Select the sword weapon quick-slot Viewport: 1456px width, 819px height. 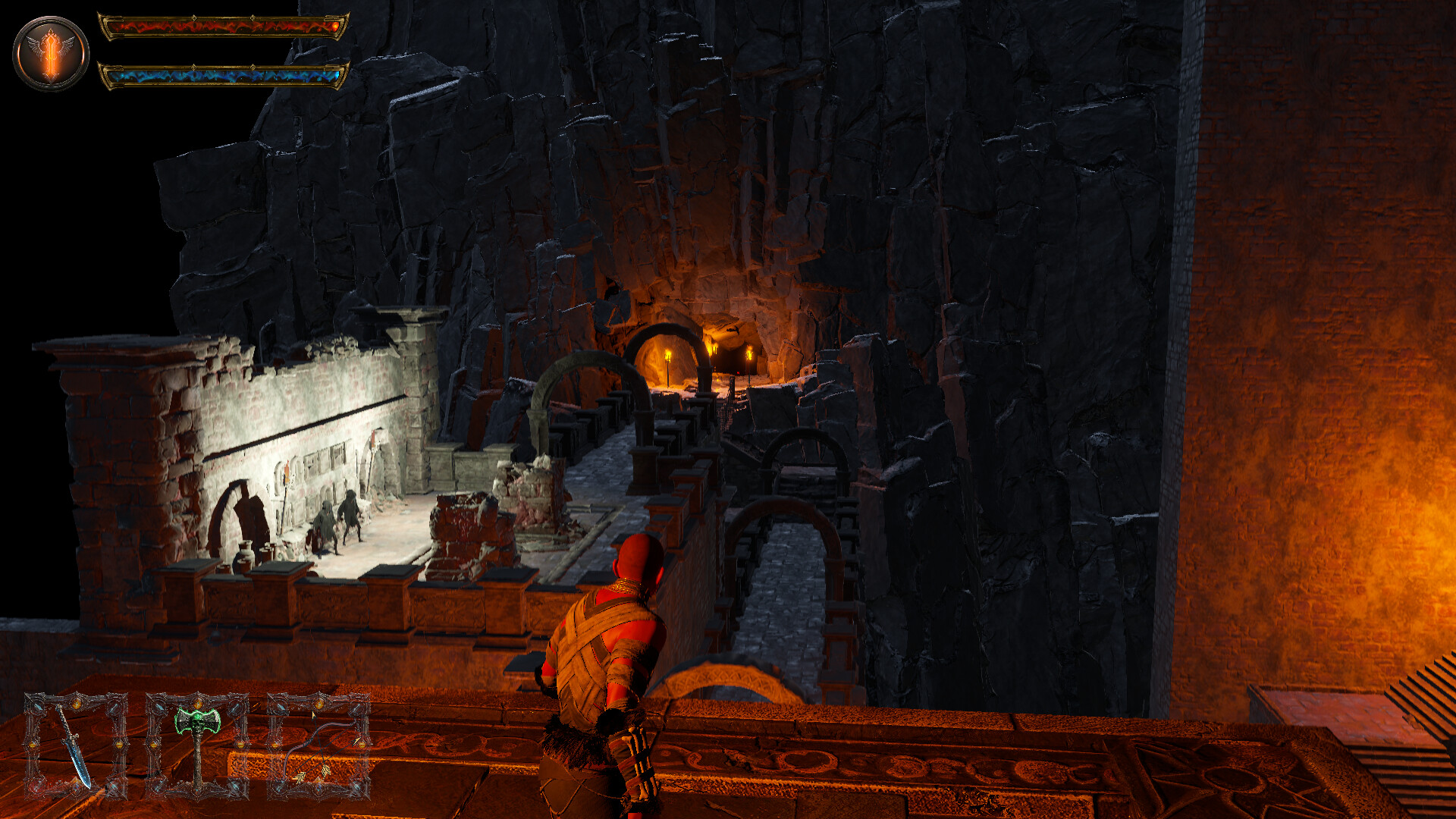pos(76,747)
